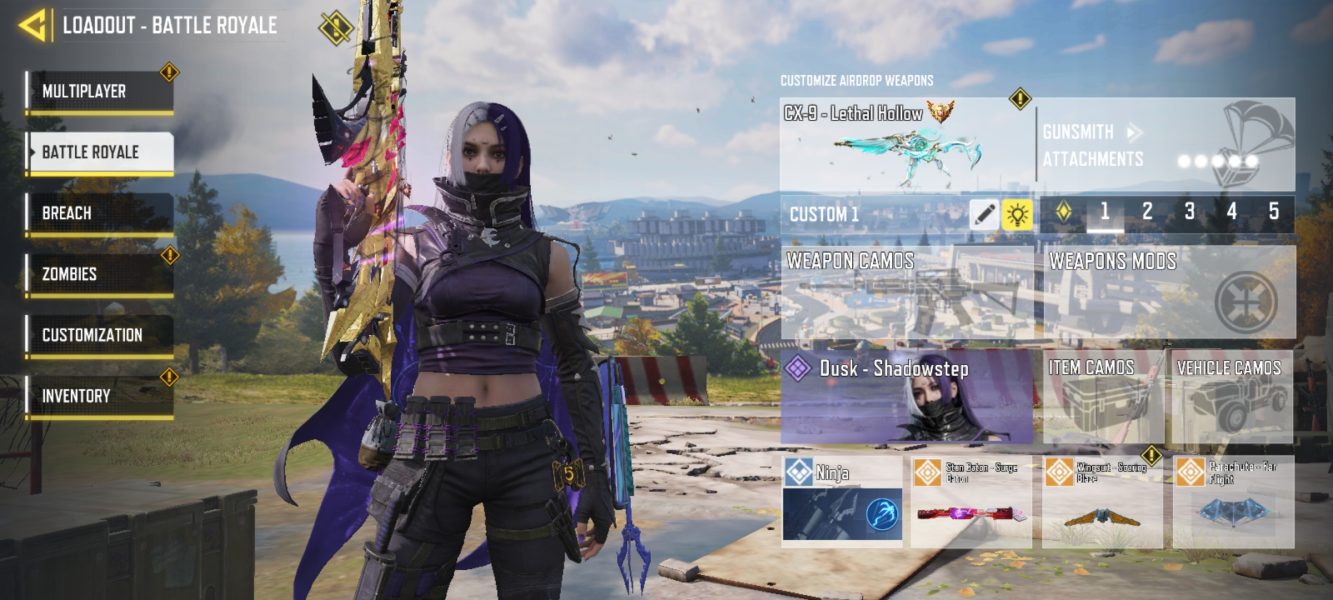Choose the Wingsuit skin slot
The width and height of the screenshot is (1333, 600).
pos(1102,501)
